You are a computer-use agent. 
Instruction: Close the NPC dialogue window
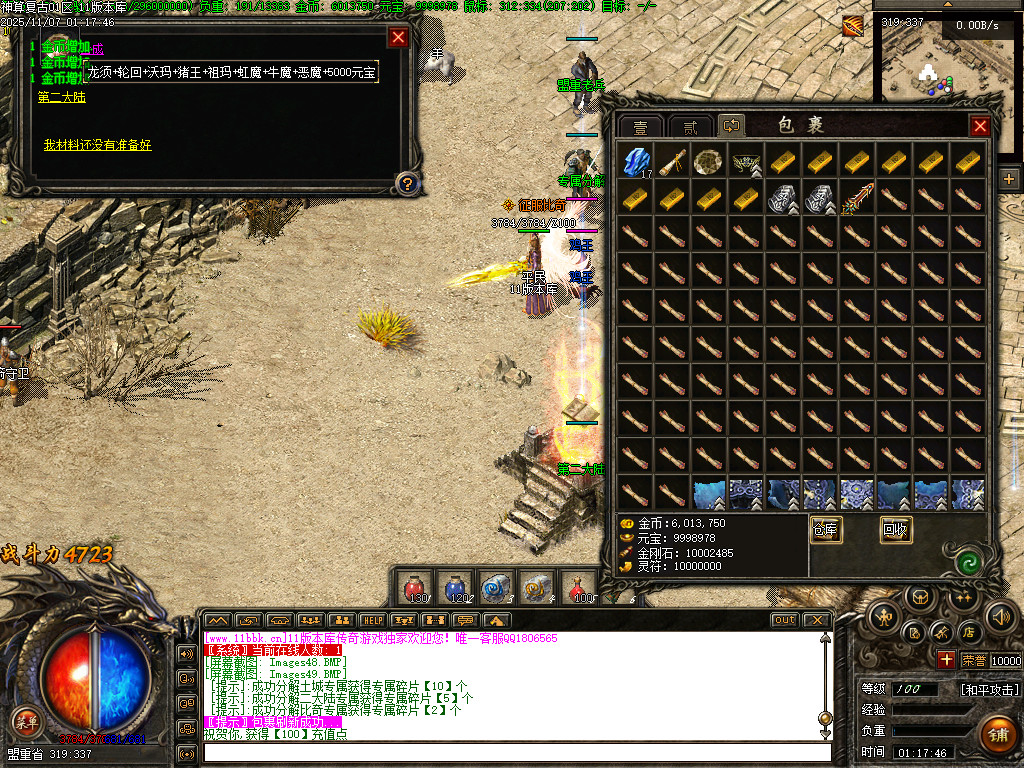click(398, 38)
